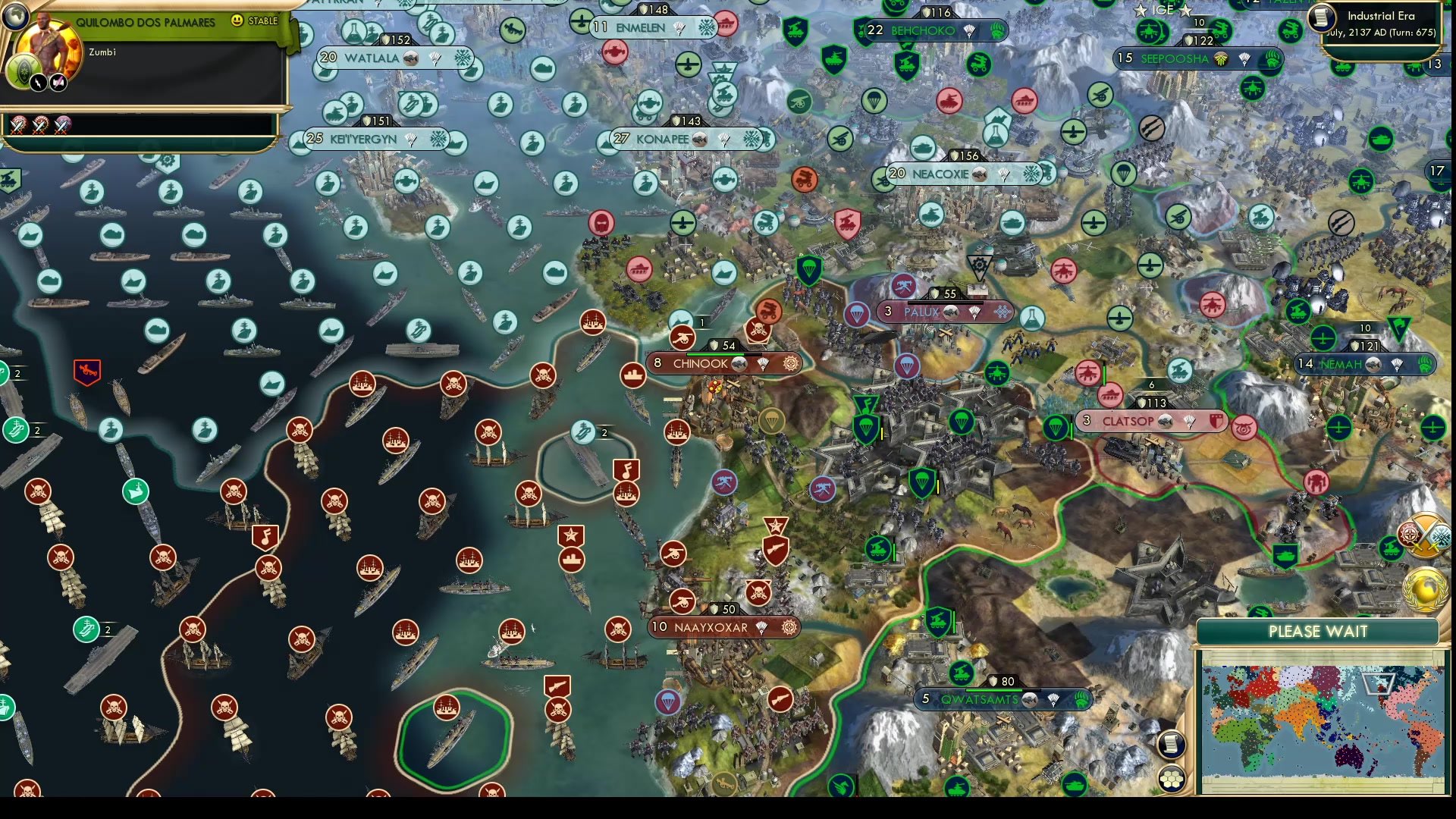Open the QUILOMBO DOS PALMARES header tab

(x=146, y=21)
